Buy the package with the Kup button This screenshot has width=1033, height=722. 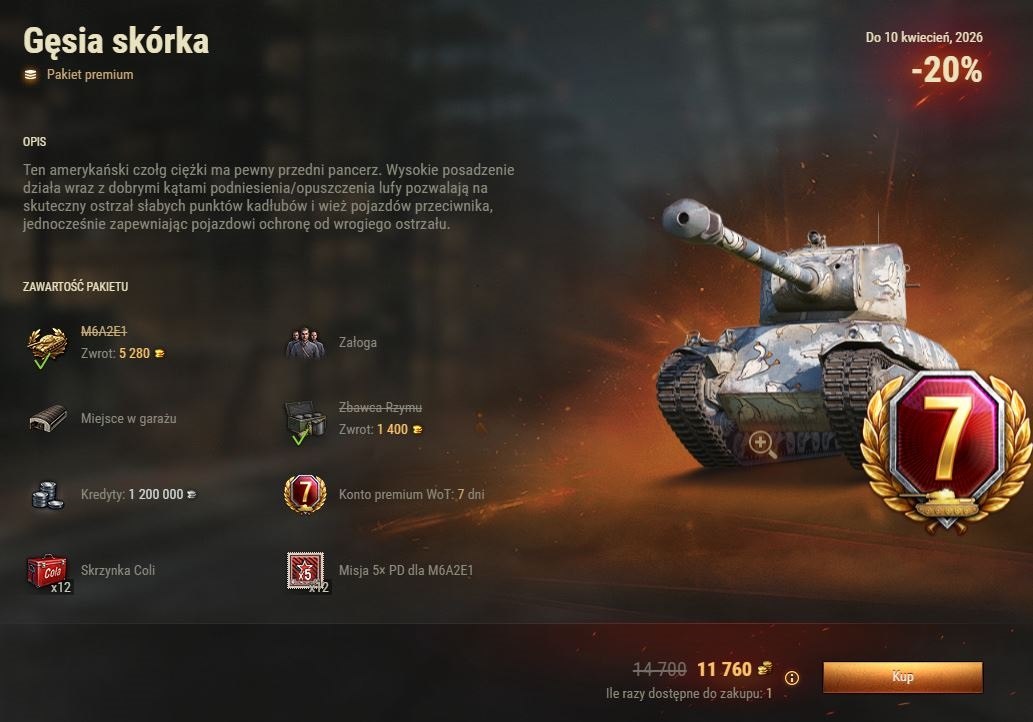(902, 677)
